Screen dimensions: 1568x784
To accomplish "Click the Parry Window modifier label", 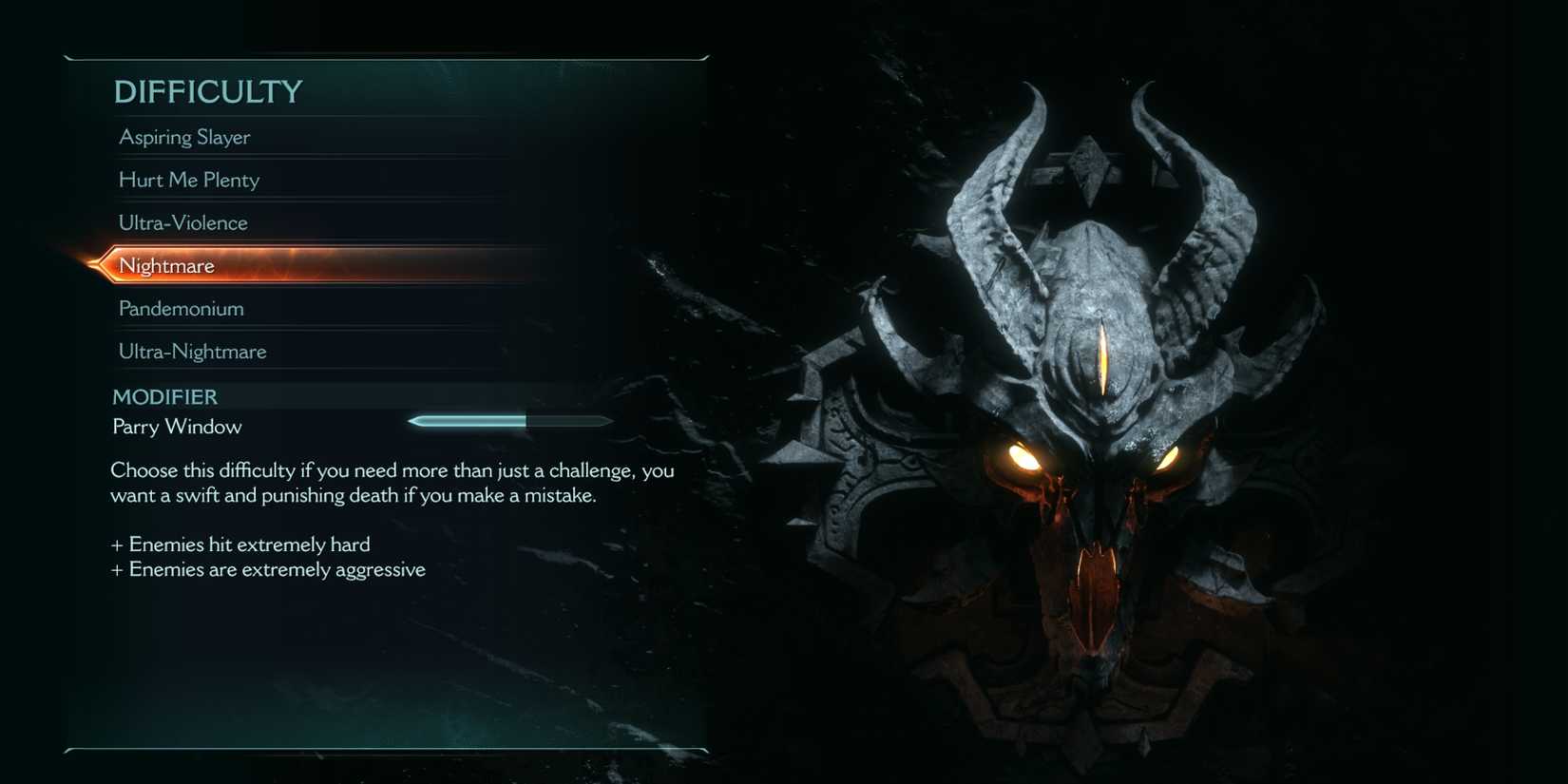I will tap(175, 427).
